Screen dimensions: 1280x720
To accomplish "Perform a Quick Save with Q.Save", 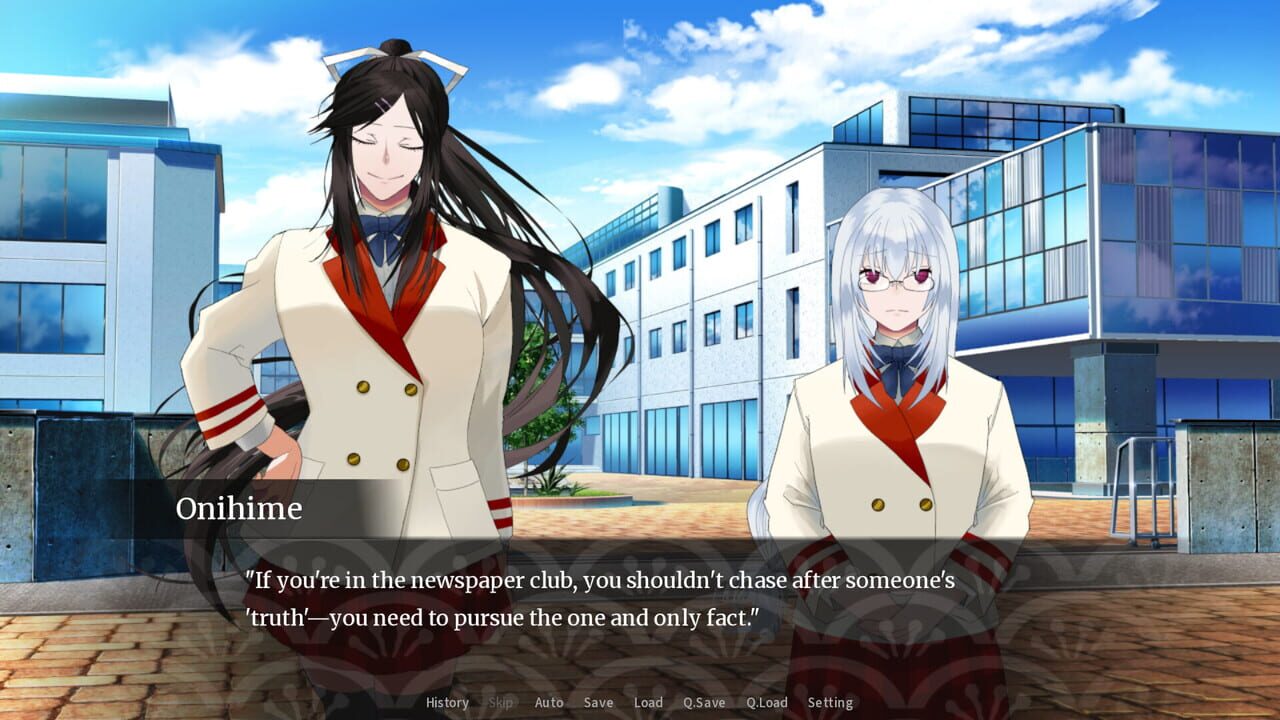I will coord(703,702).
